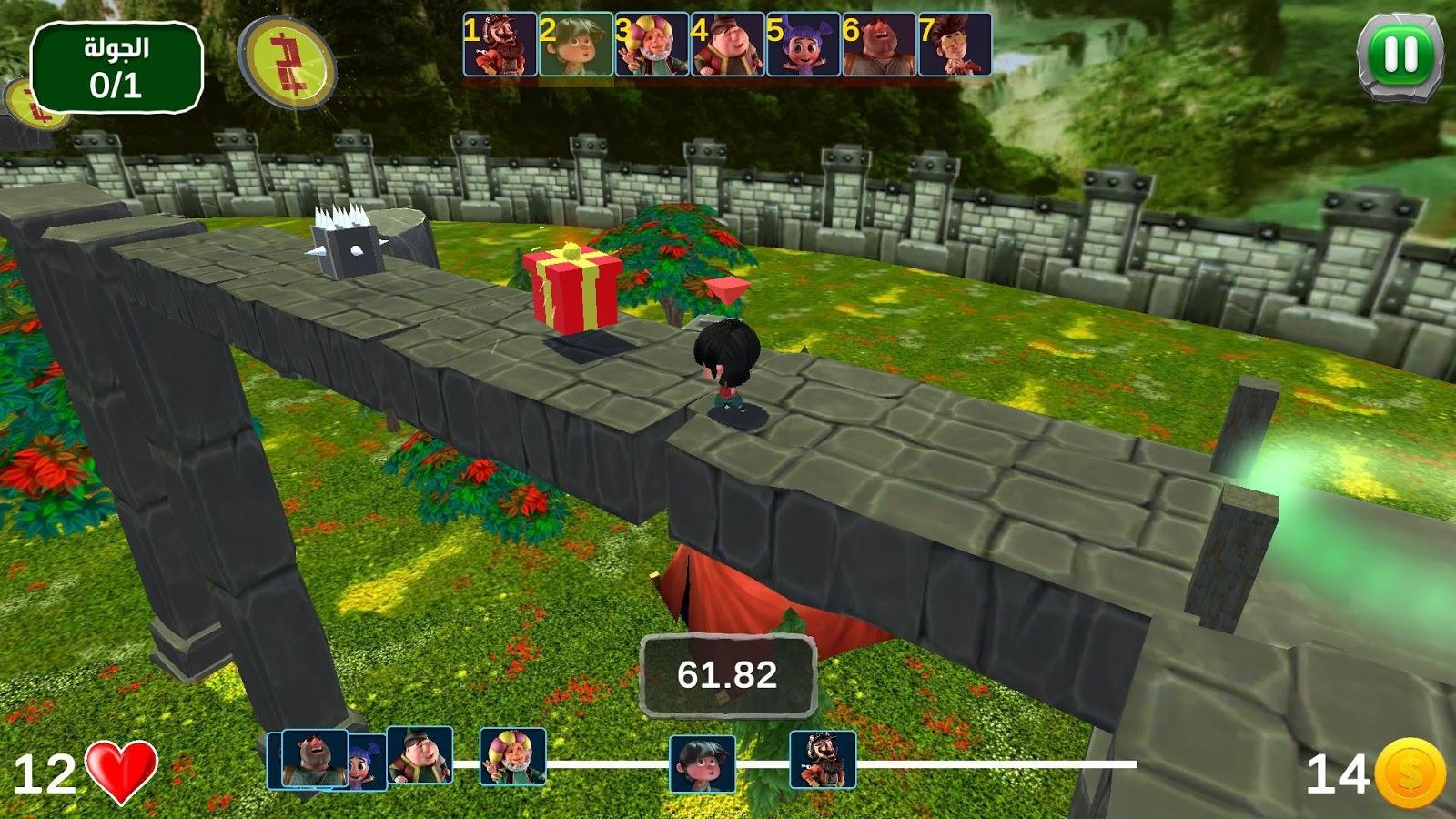Pause the game with the green button
The height and width of the screenshot is (819, 1456).
[1400, 55]
